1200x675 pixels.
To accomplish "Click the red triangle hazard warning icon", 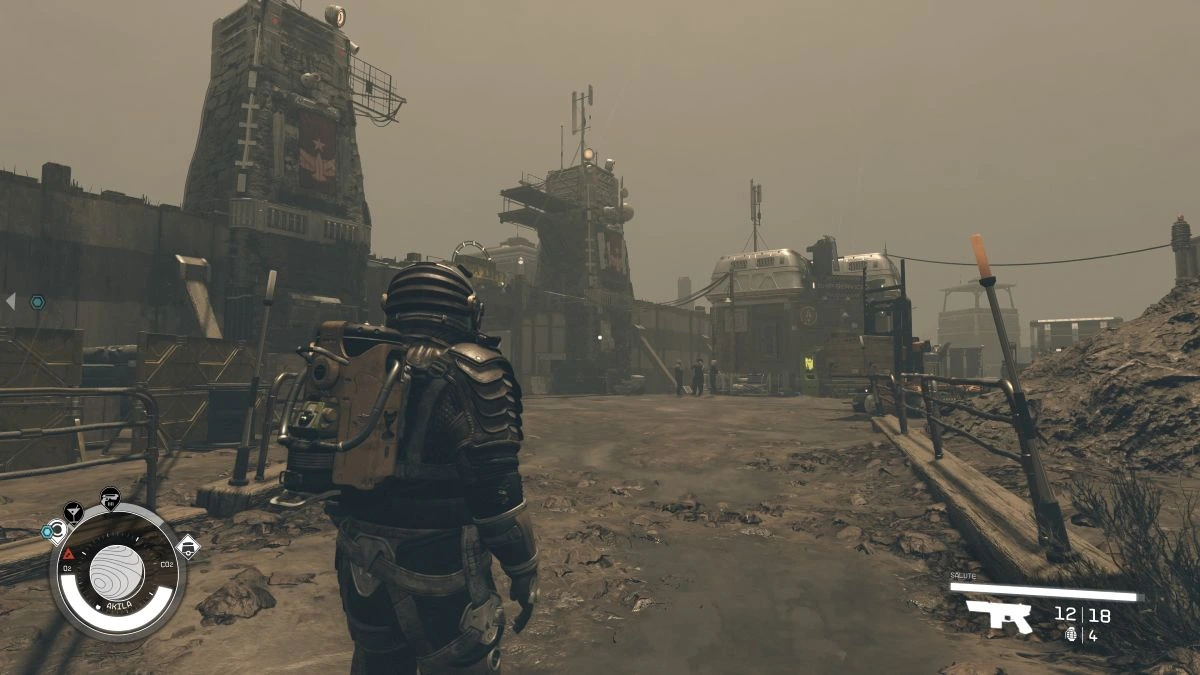I will tap(69, 553).
